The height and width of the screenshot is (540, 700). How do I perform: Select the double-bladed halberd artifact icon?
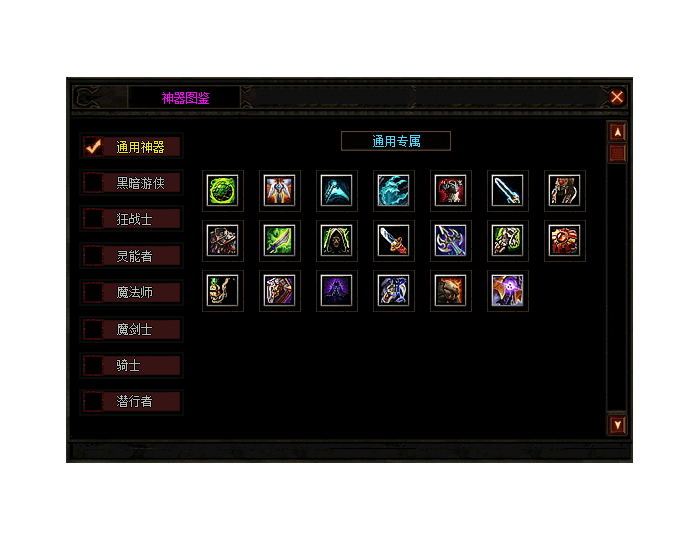451,240
